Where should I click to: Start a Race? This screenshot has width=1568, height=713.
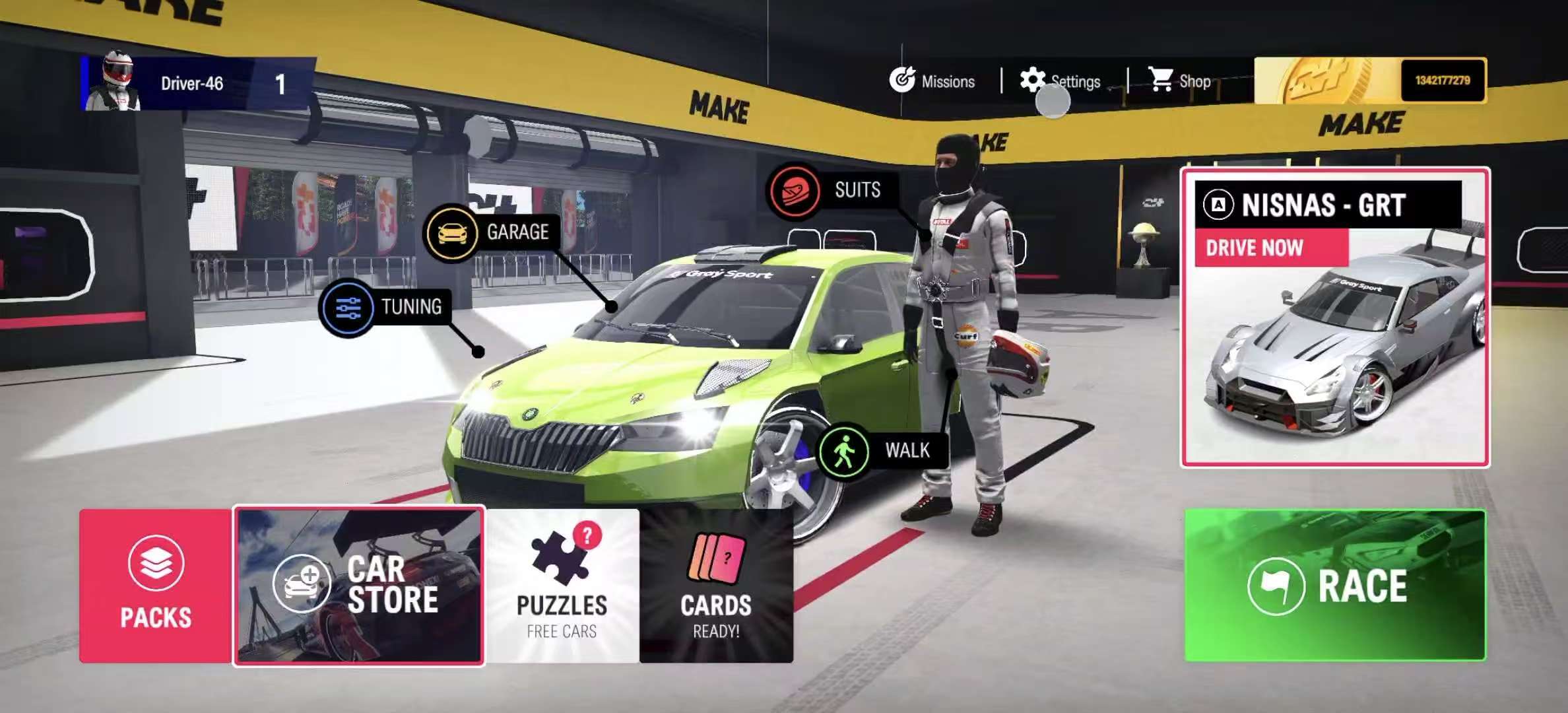[1334, 586]
